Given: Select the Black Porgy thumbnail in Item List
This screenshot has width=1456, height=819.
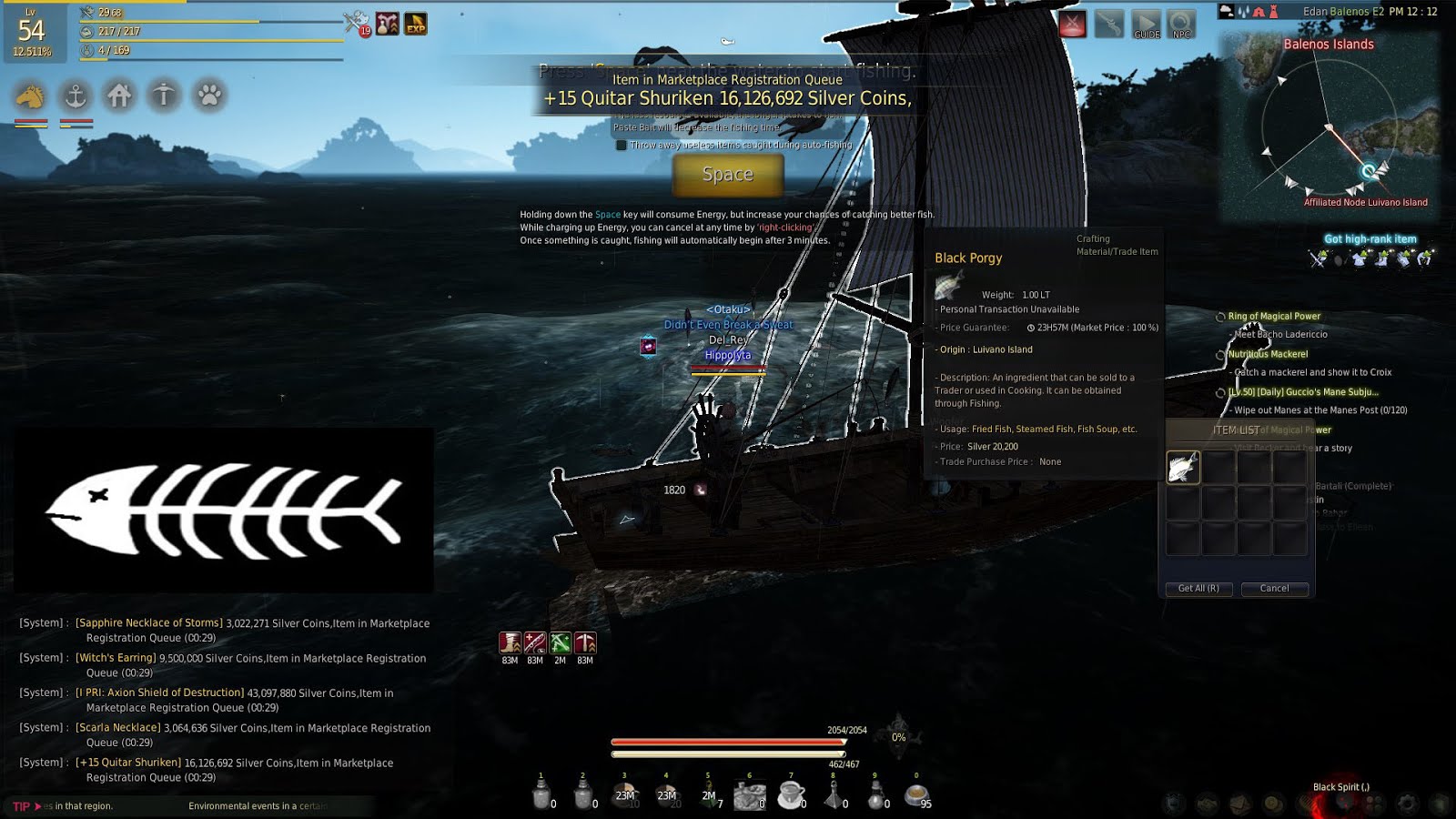Looking at the screenshot, I should (1182, 466).
